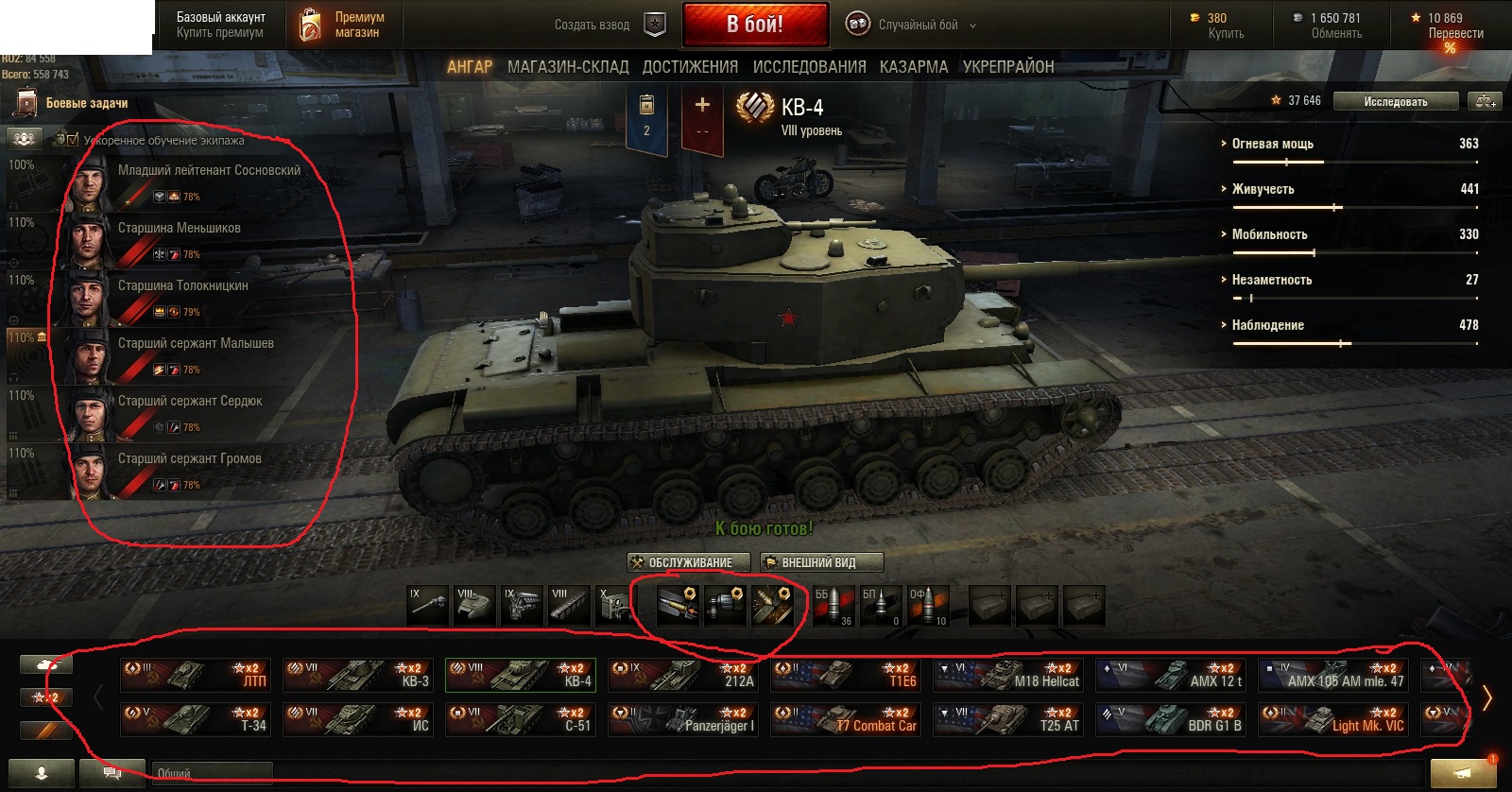
Task: Click the Общий chat channel field
Action: coord(213,773)
